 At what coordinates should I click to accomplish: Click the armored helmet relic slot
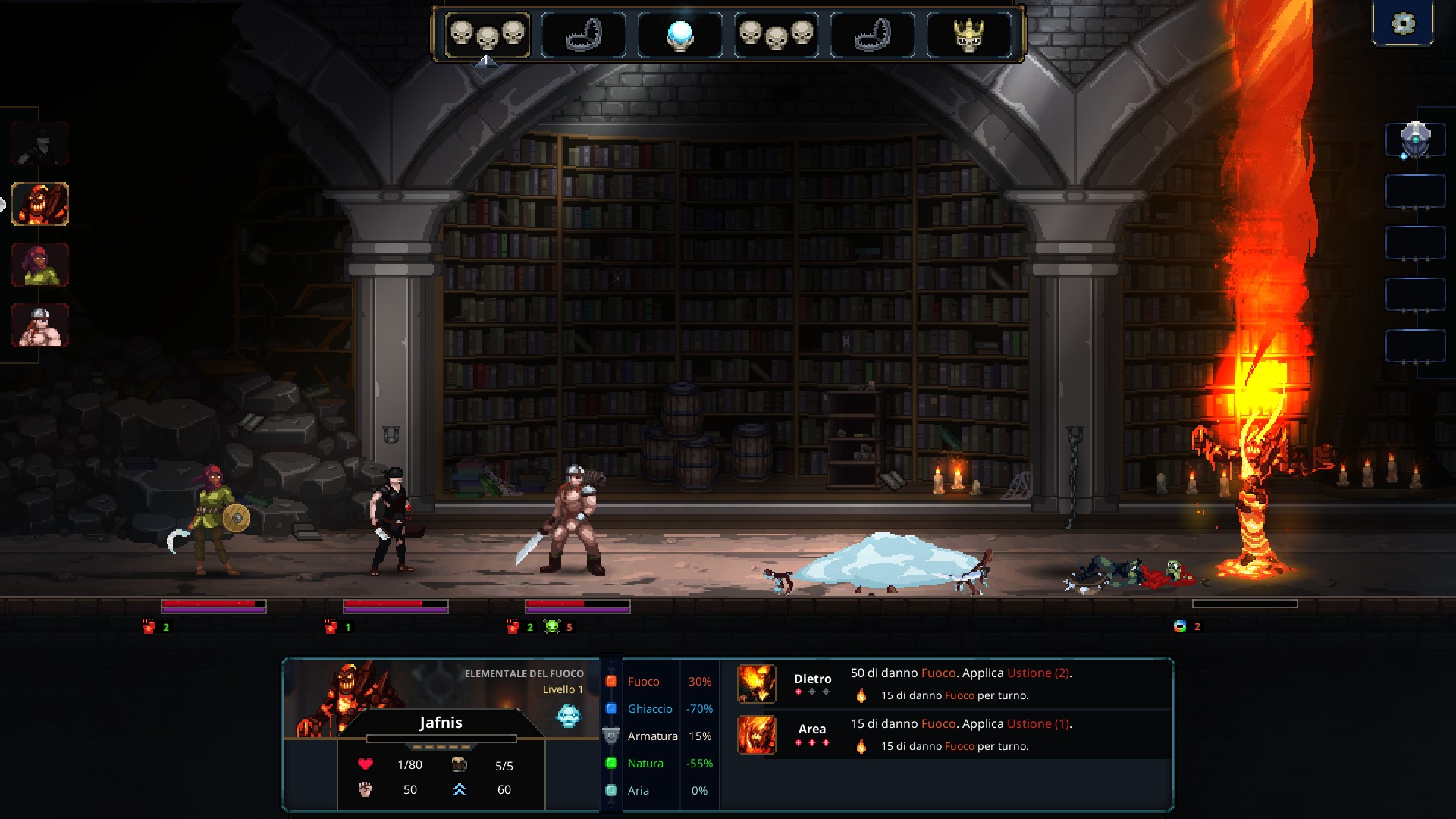click(x=1415, y=140)
